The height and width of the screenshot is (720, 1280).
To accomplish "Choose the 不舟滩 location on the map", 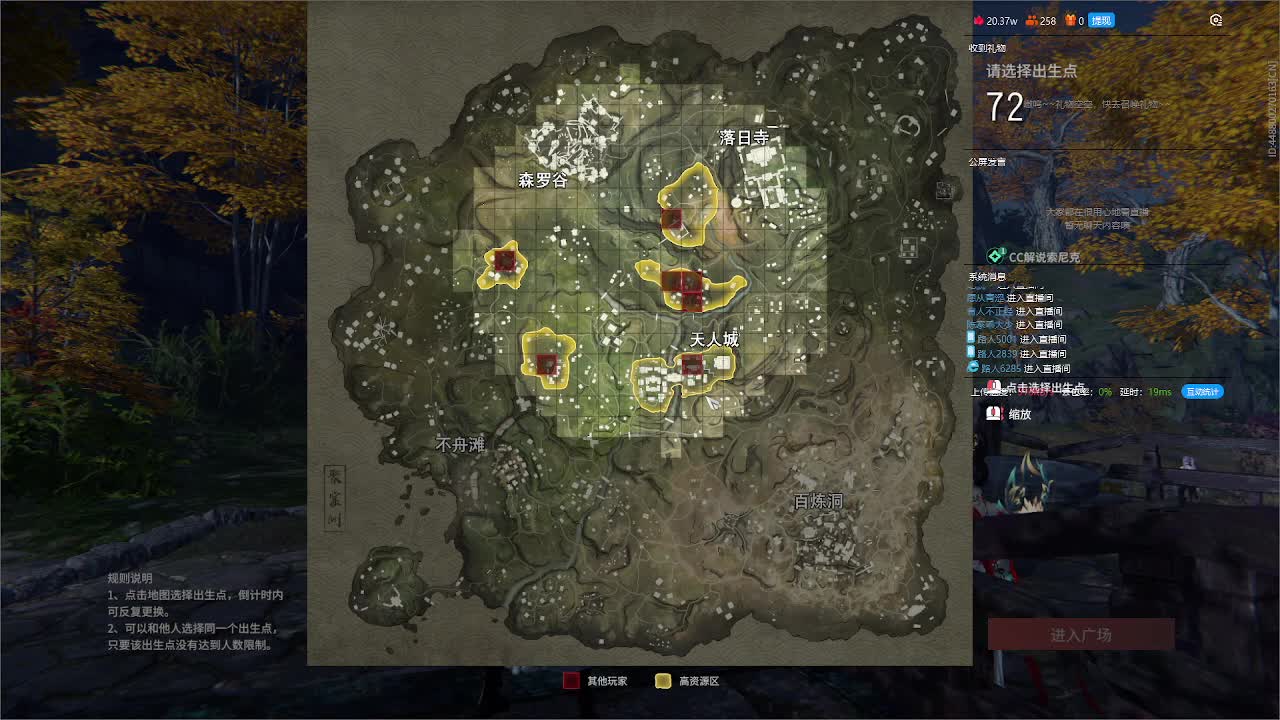I will coord(460,445).
